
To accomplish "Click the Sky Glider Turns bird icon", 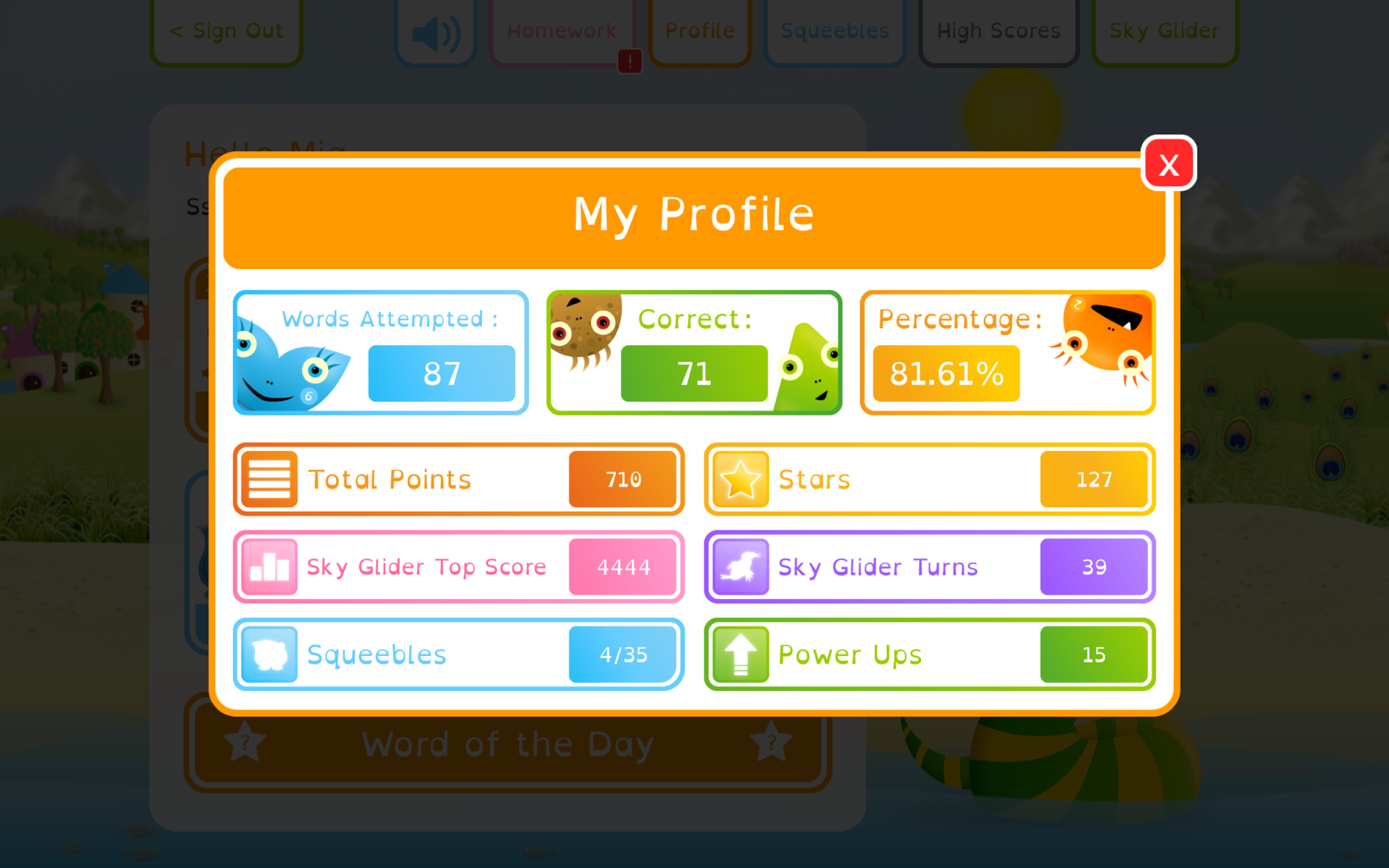I will point(740,566).
